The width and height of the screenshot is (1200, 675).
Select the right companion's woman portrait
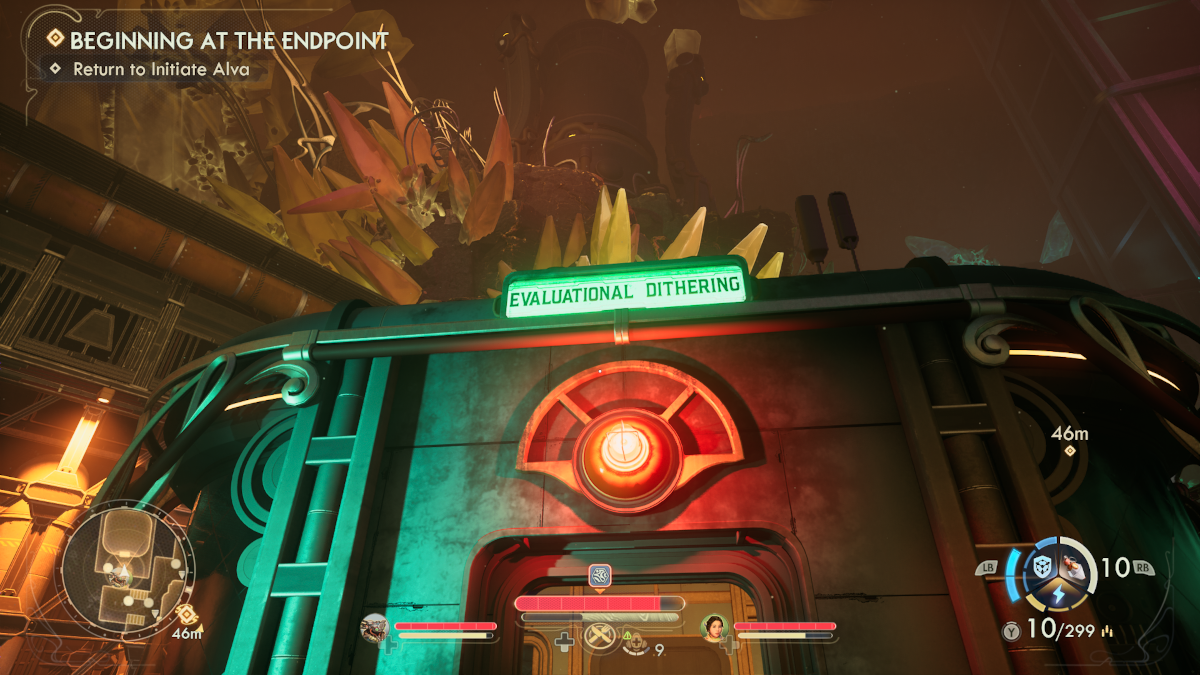(x=714, y=628)
